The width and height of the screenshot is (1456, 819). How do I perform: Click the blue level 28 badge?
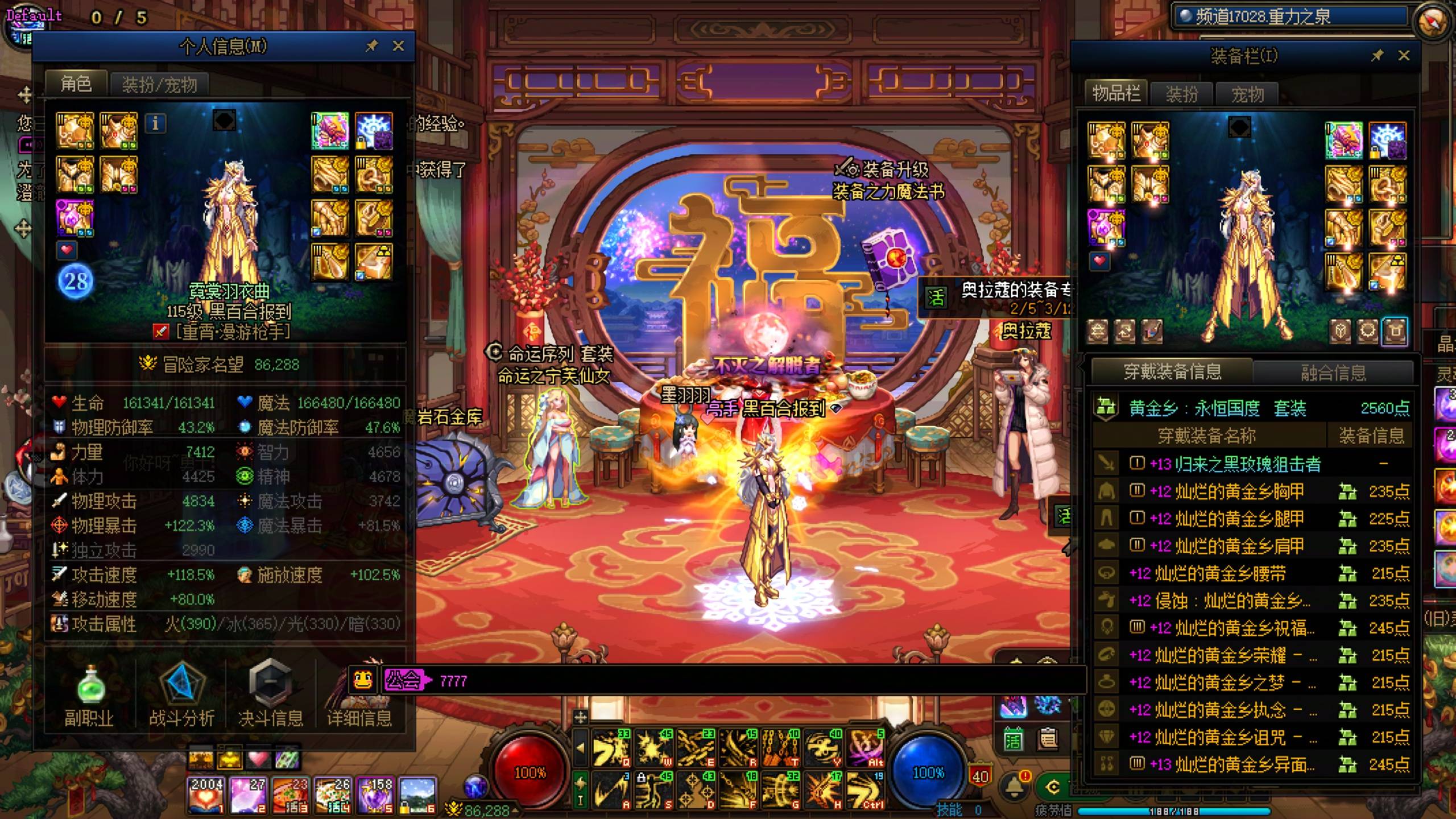[76, 281]
